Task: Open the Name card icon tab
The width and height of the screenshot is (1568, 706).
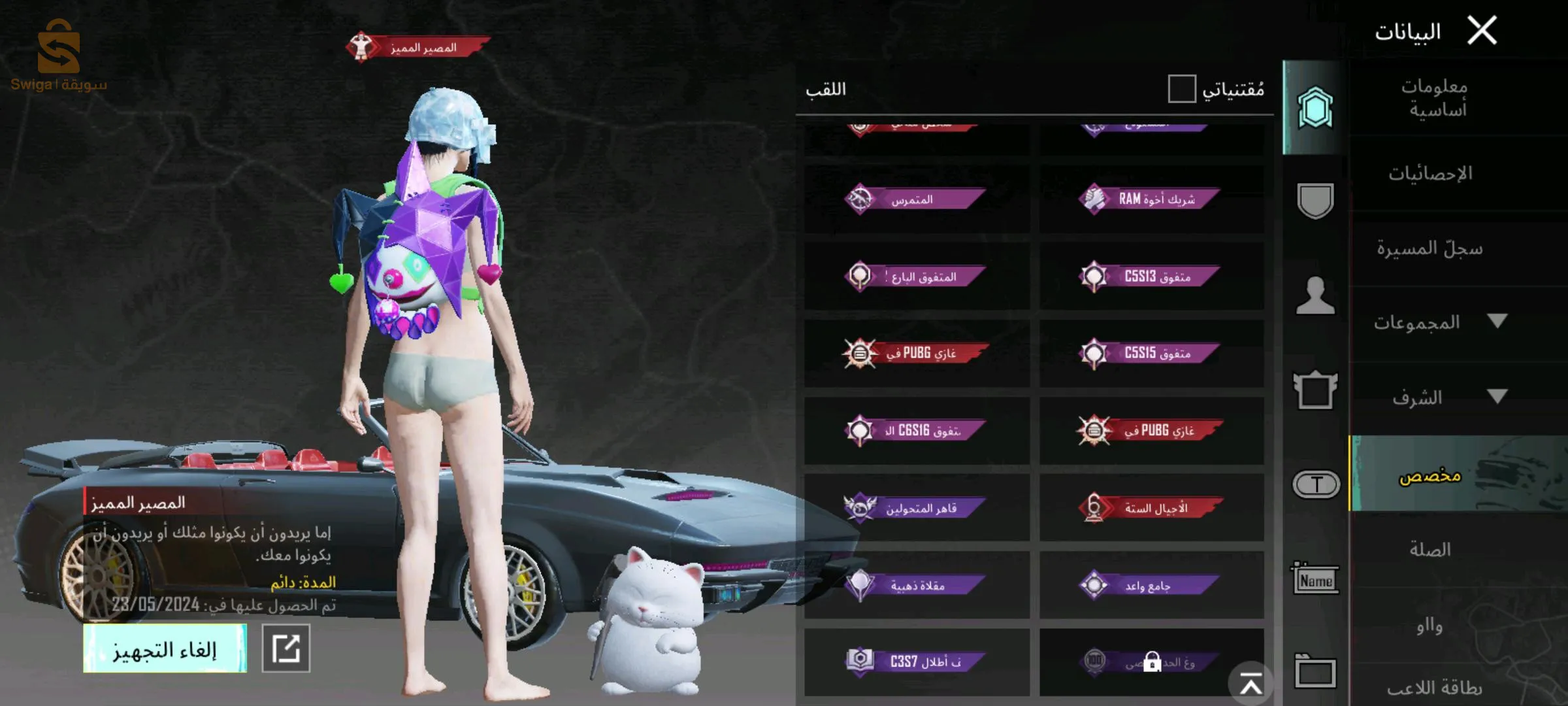Action: click(x=1315, y=579)
